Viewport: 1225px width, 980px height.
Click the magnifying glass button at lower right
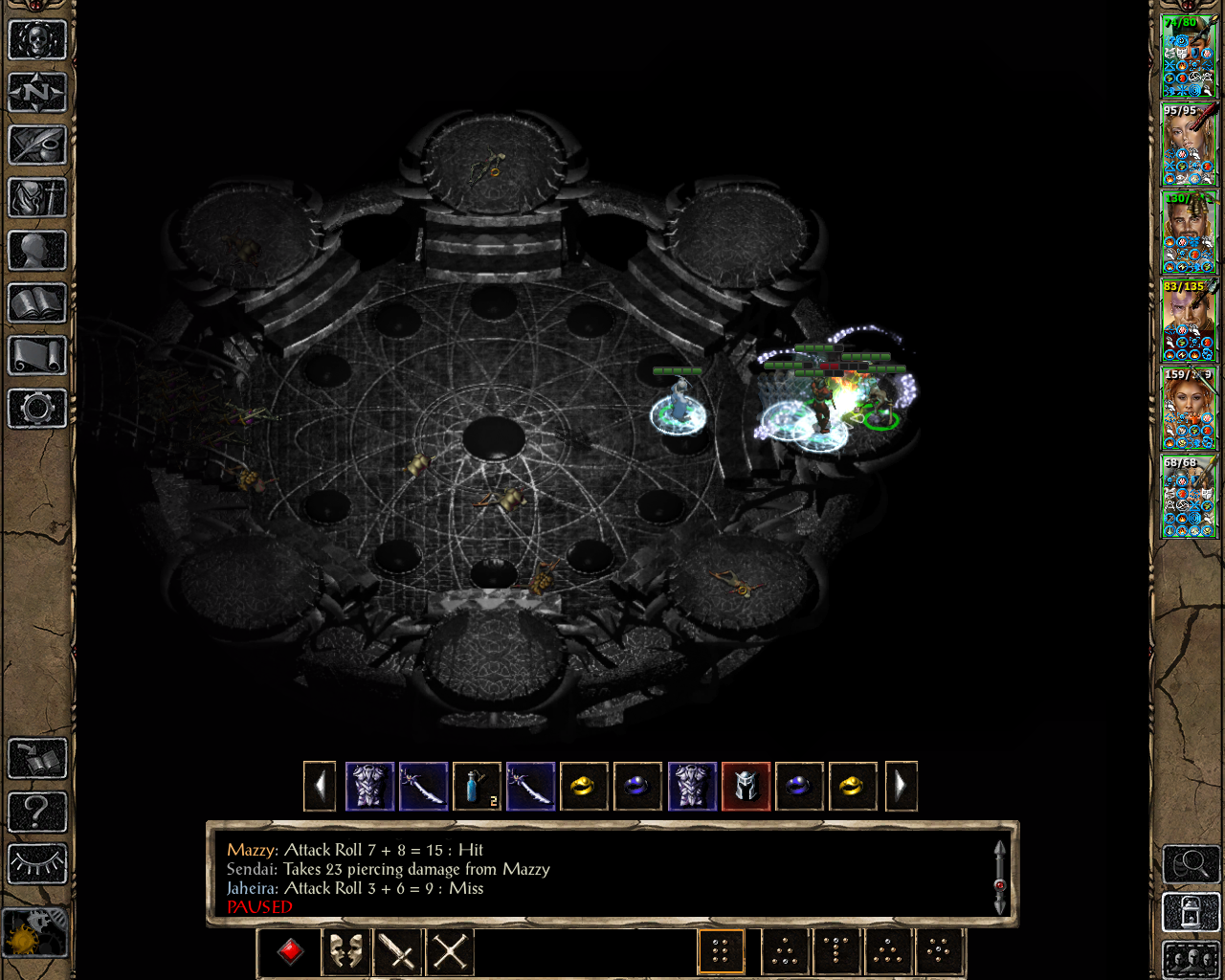[1190, 864]
